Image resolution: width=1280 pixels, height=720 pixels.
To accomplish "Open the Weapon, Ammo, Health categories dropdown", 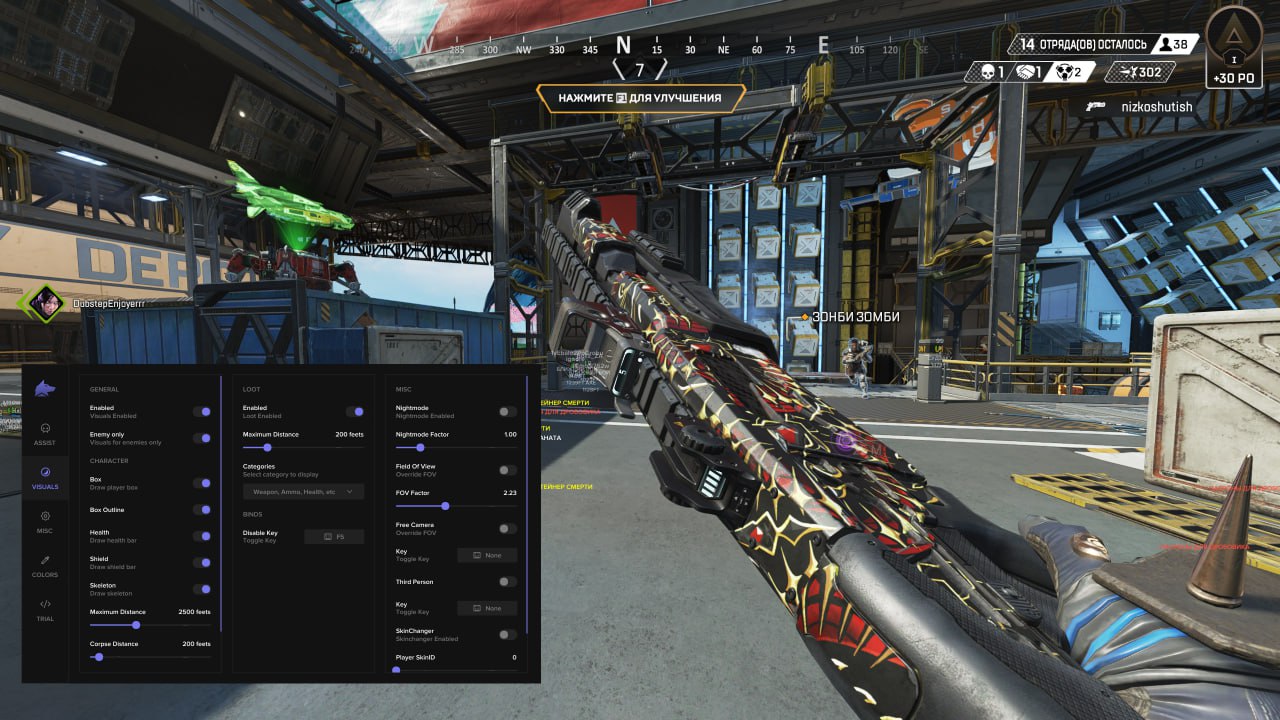I will click(x=303, y=491).
